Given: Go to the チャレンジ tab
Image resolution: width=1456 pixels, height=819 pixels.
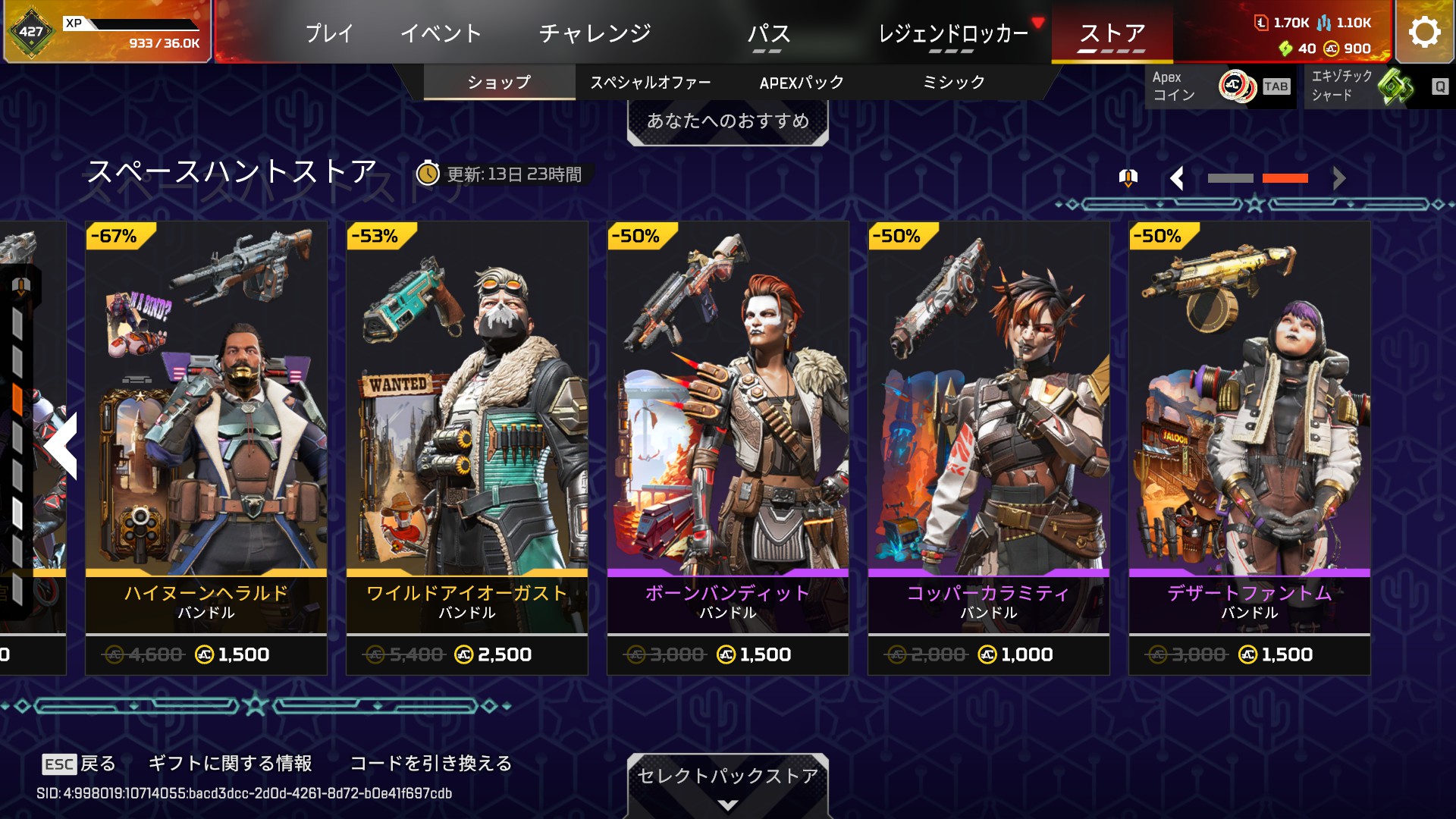Looking at the screenshot, I should (x=595, y=33).
